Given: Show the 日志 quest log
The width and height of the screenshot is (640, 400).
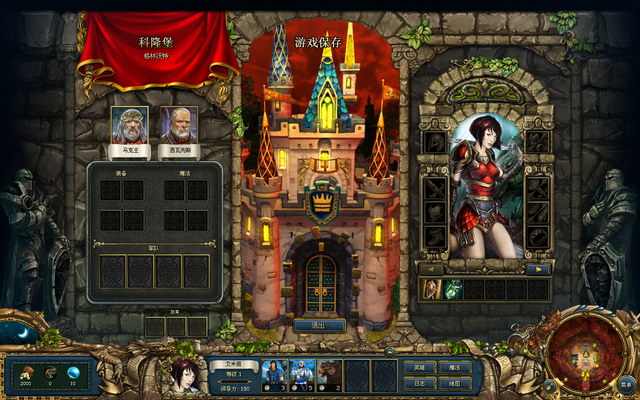Looking at the screenshot, I should [x=417, y=383].
